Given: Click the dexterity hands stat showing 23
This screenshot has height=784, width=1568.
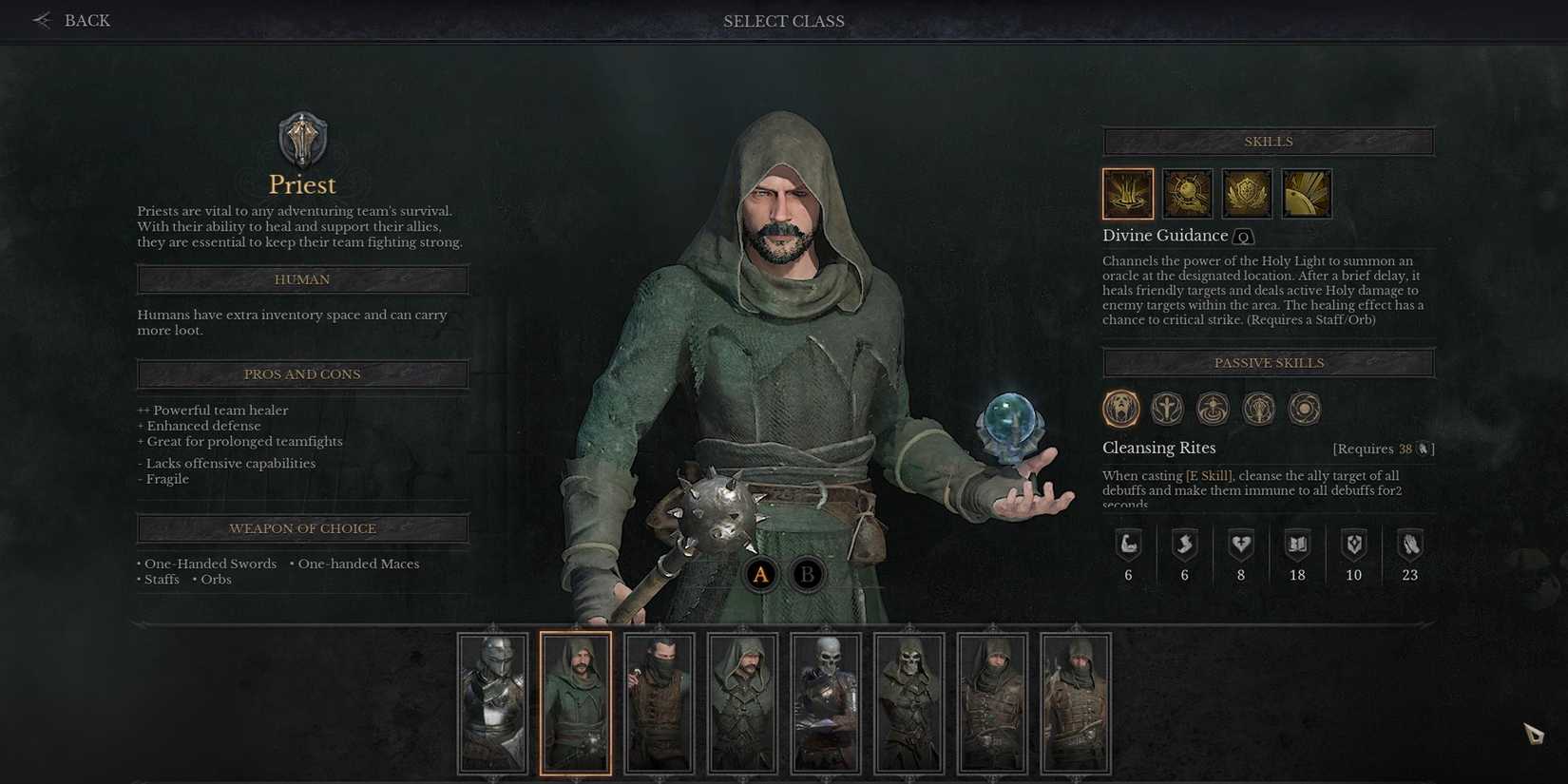Looking at the screenshot, I should [x=1409, y=544].
